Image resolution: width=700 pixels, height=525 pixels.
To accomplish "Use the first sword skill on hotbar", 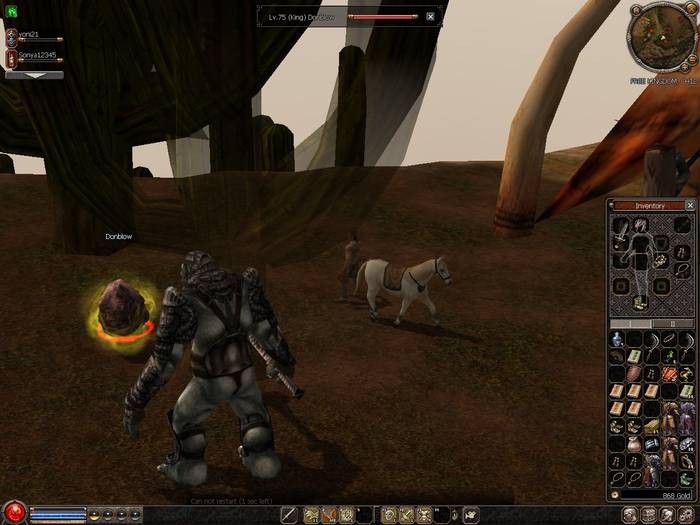I will pyautogui.click(x=290, y=515).
